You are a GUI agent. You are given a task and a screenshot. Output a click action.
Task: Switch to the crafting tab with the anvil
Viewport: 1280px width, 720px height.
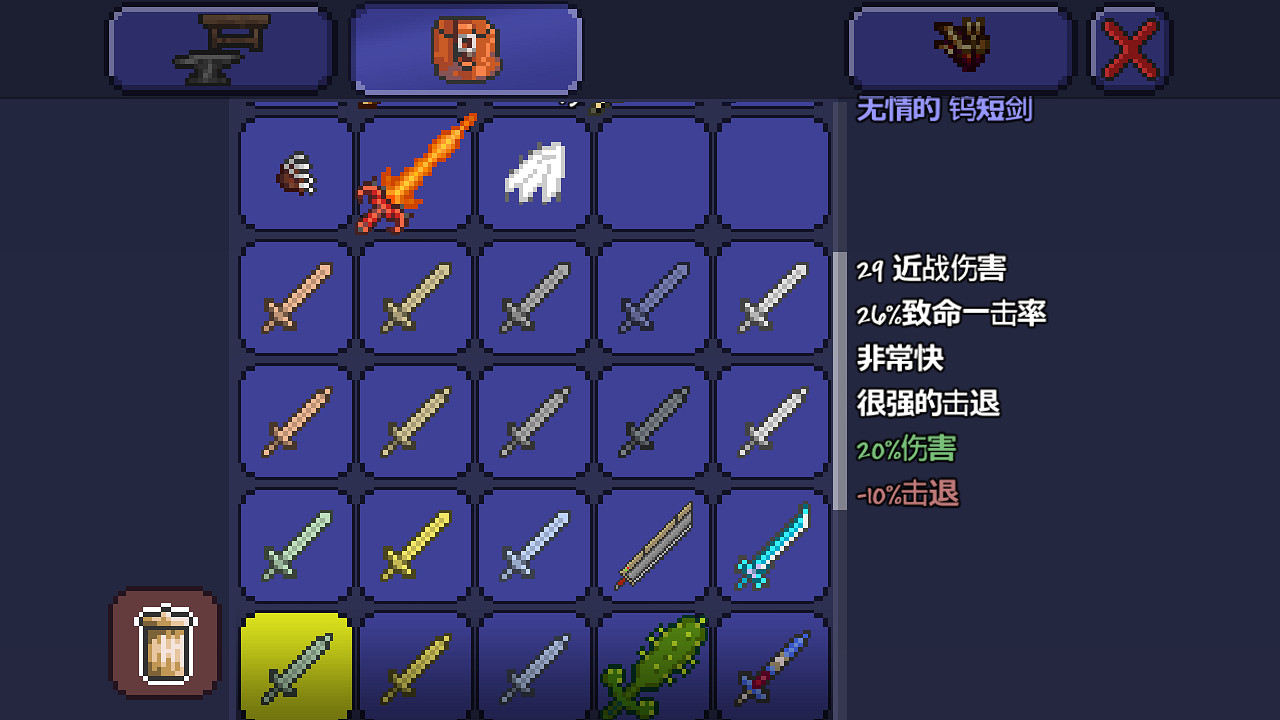coord(220,47)
